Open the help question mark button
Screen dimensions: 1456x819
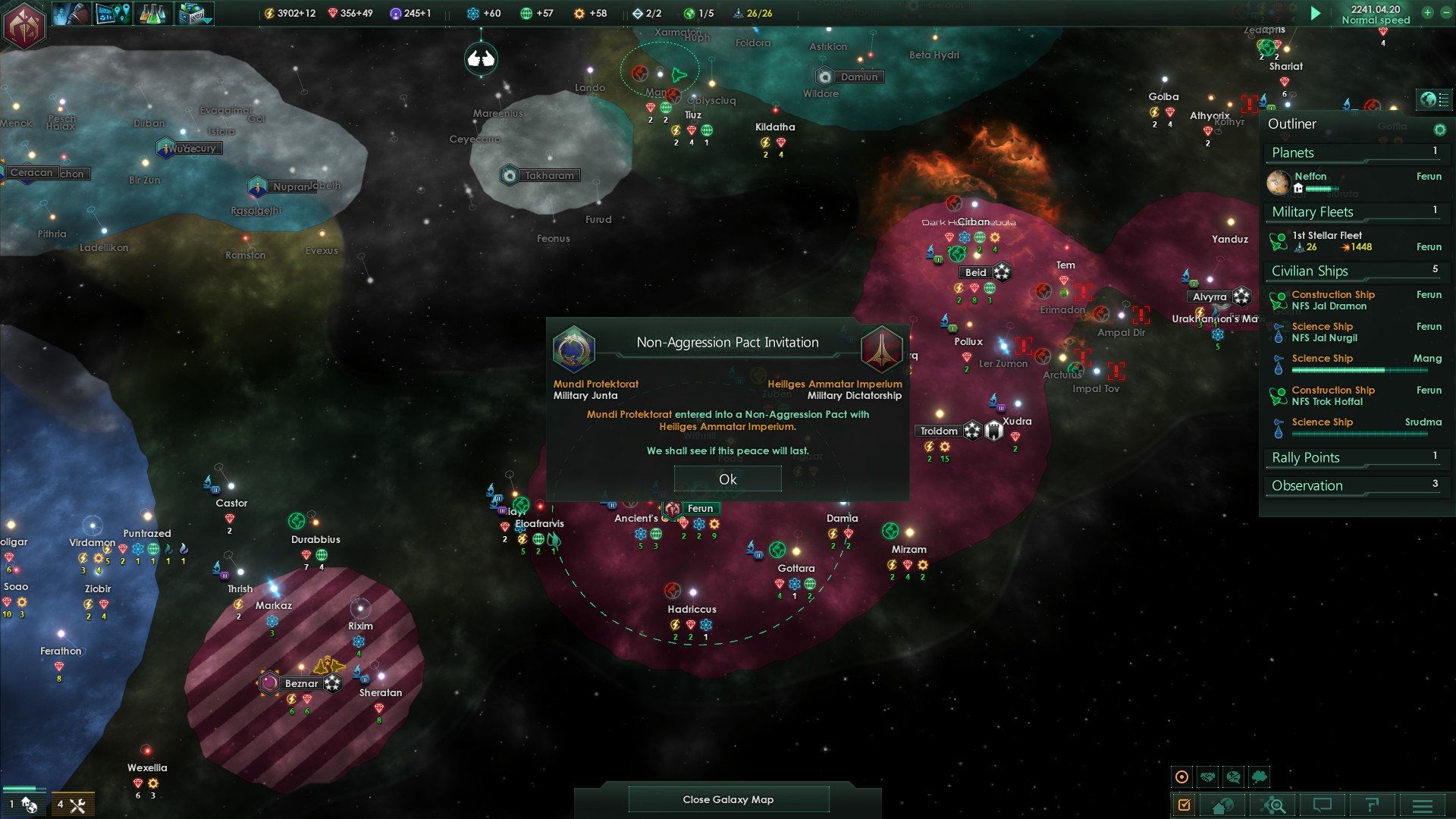(x=1372, y=805)
